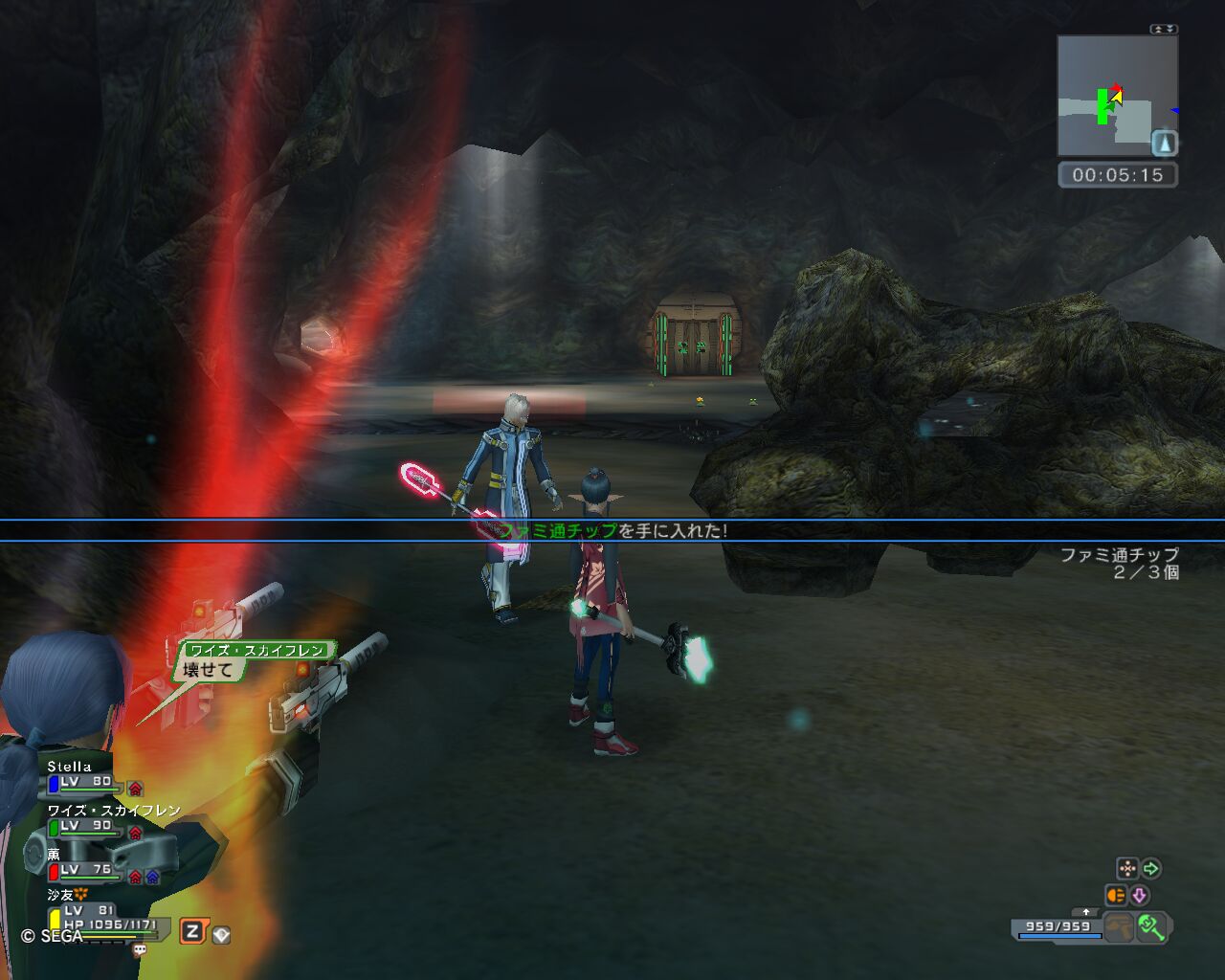
Task: Click the minimap compass arrow button
Action: [1164, 144]
